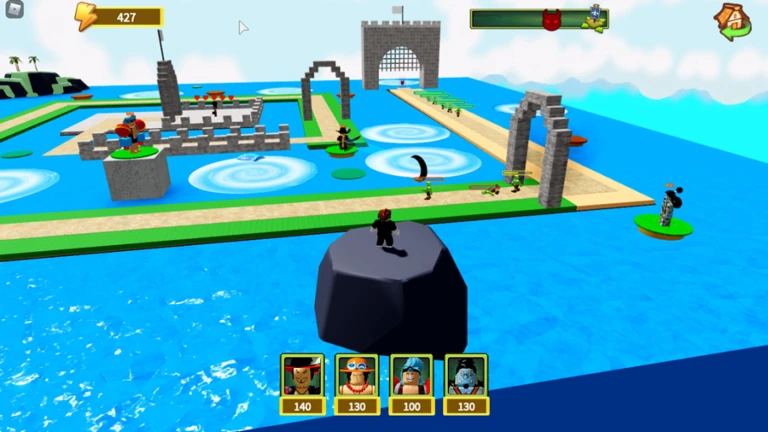Select the pale blue-faced unit card
The width and height of the screenshot is (768, 432).
[466, 377]
